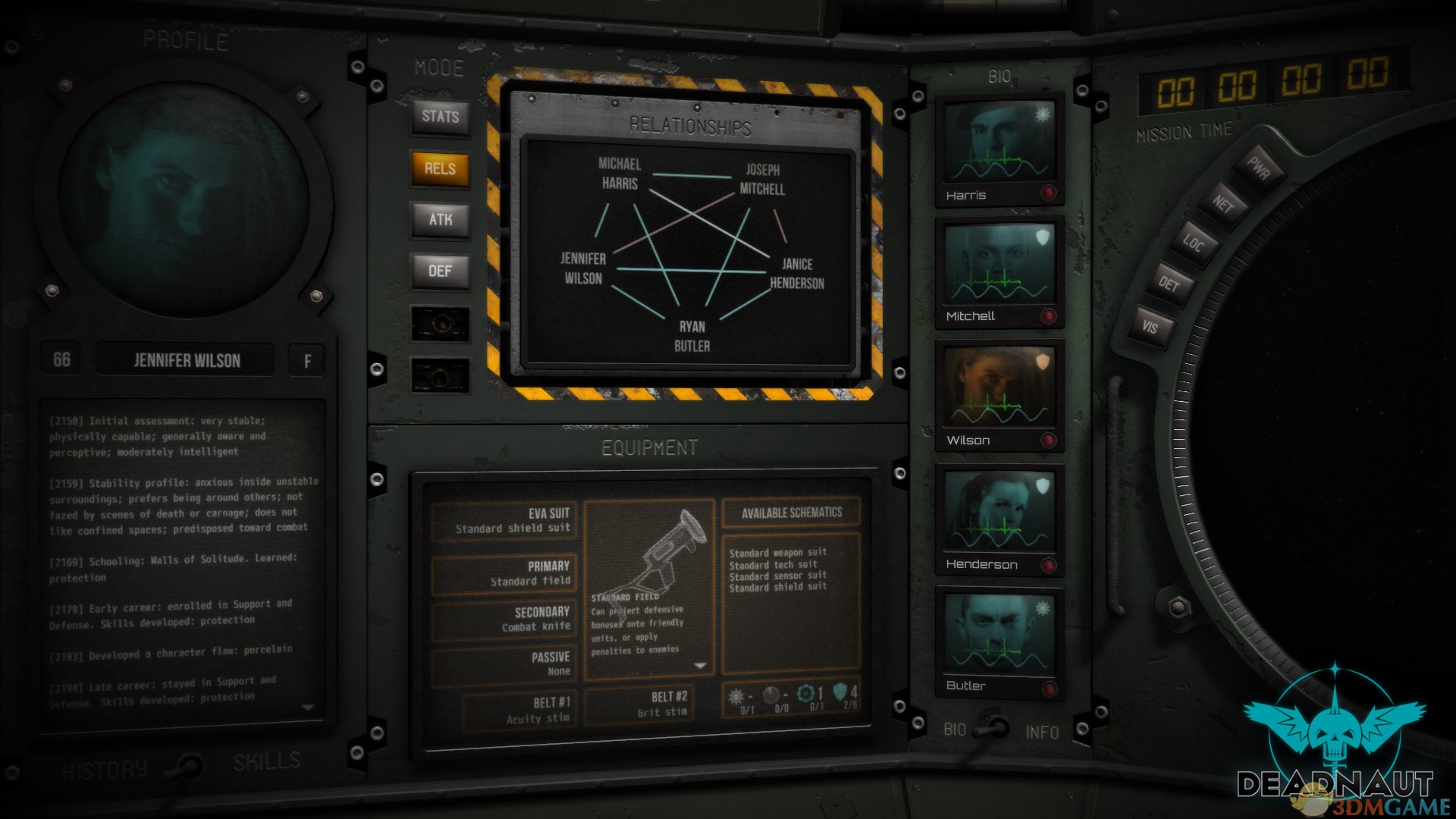View Henderson's crew portrait
The image size is (1456, 819).
pos(999,521)
